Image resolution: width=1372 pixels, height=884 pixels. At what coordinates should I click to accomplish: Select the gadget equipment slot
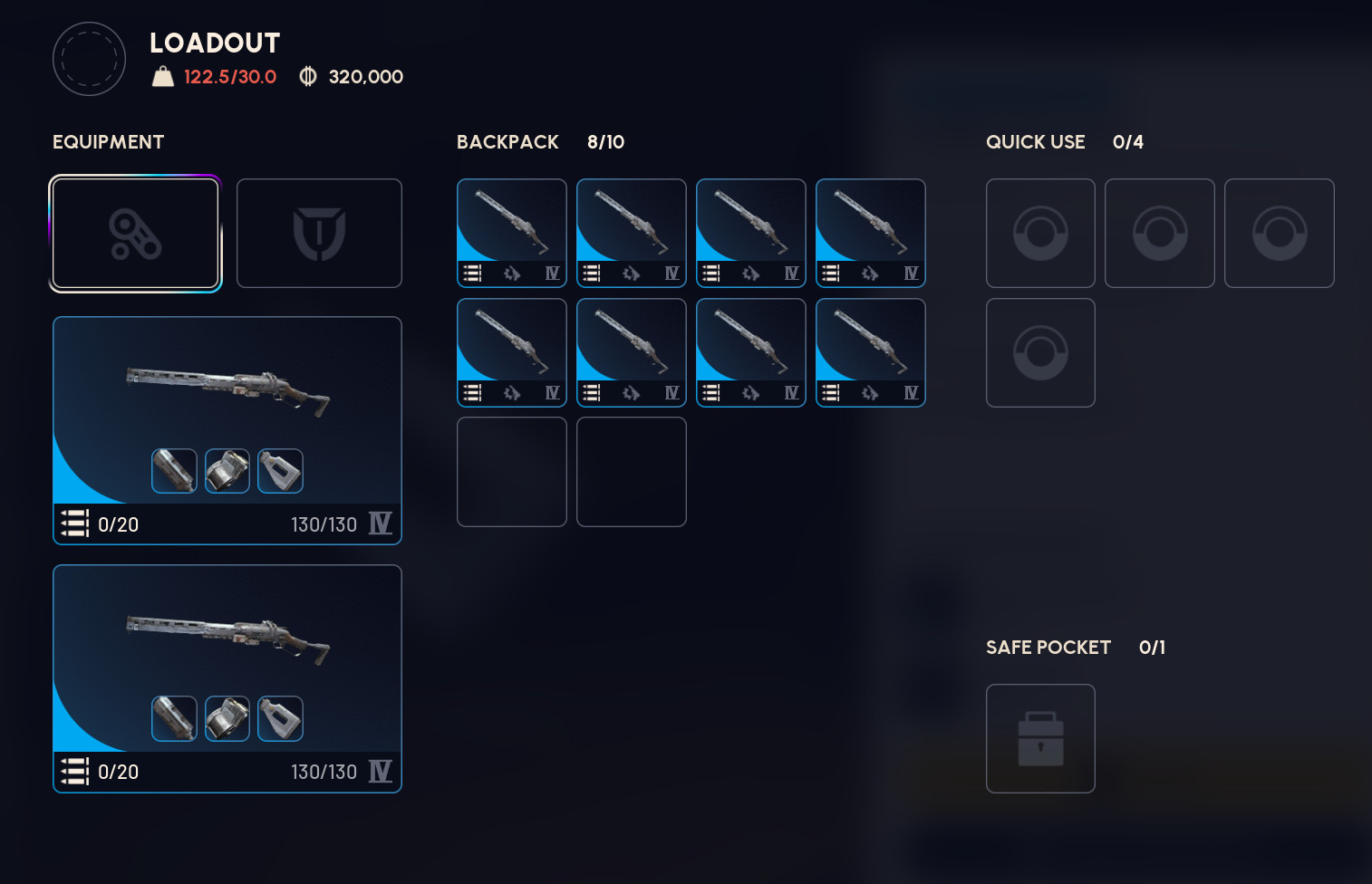[x=134, y=233]
